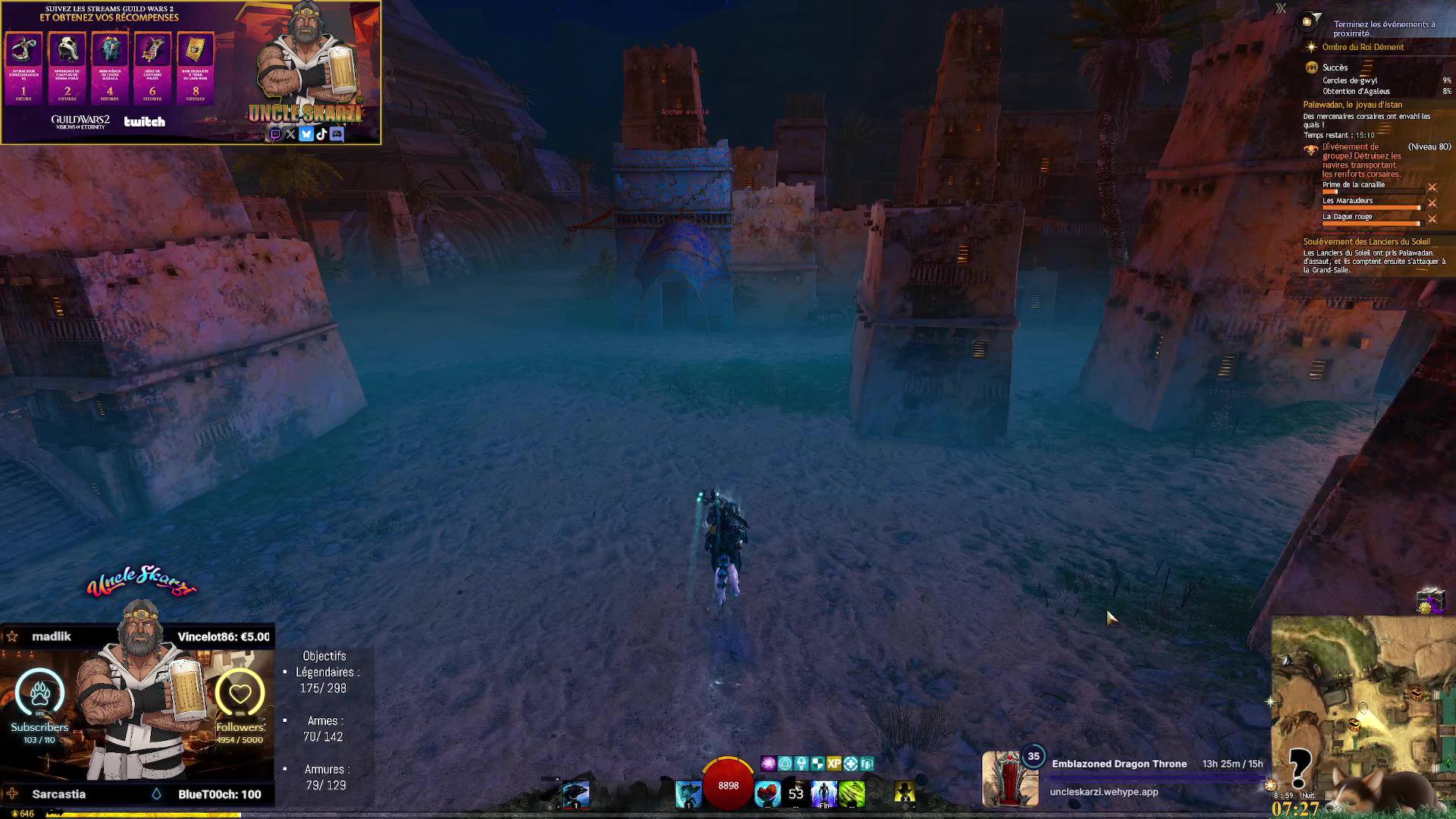Screen dimensions: 1456x819
Task: Click the teal gift box buff icon
Action: [867, 764]
